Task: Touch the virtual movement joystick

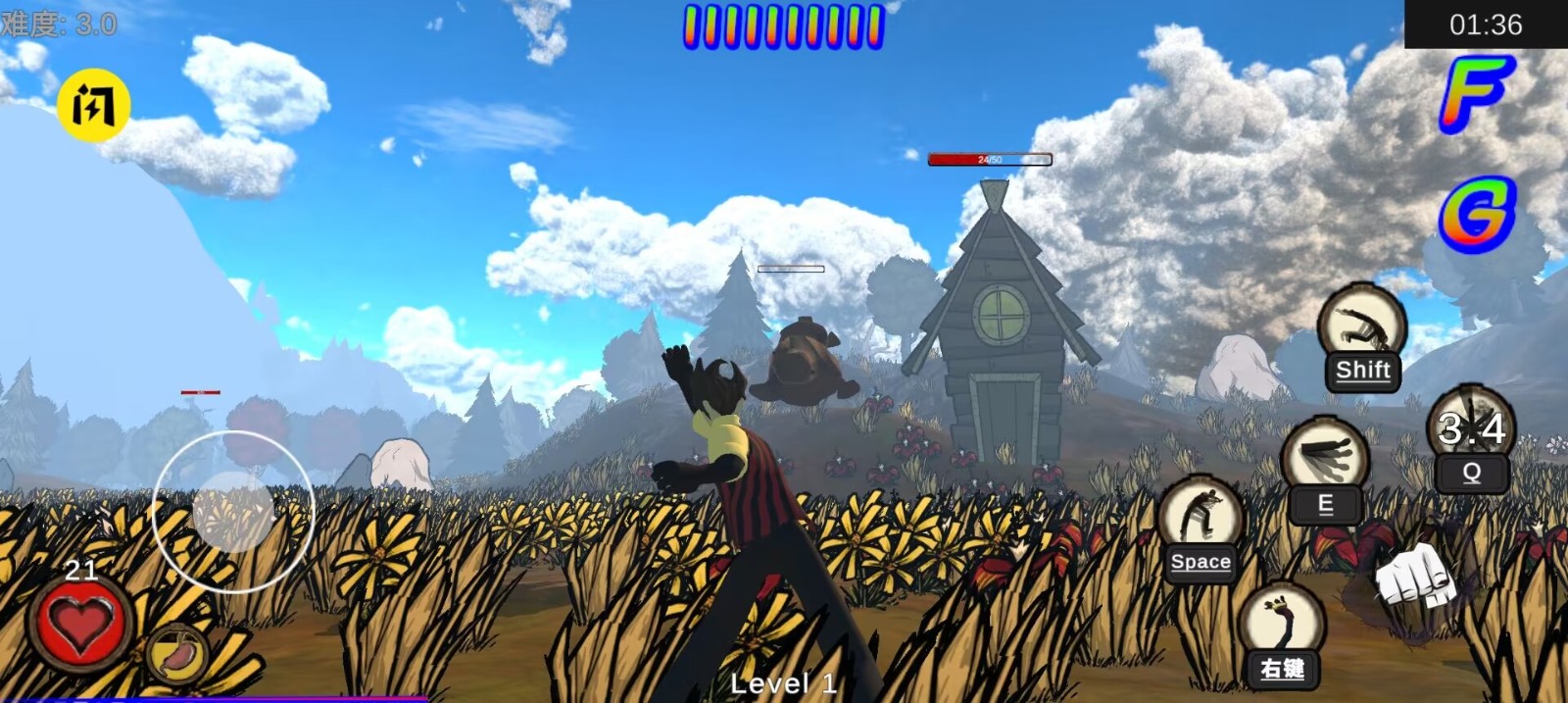Action: click(x=233, y=511)
